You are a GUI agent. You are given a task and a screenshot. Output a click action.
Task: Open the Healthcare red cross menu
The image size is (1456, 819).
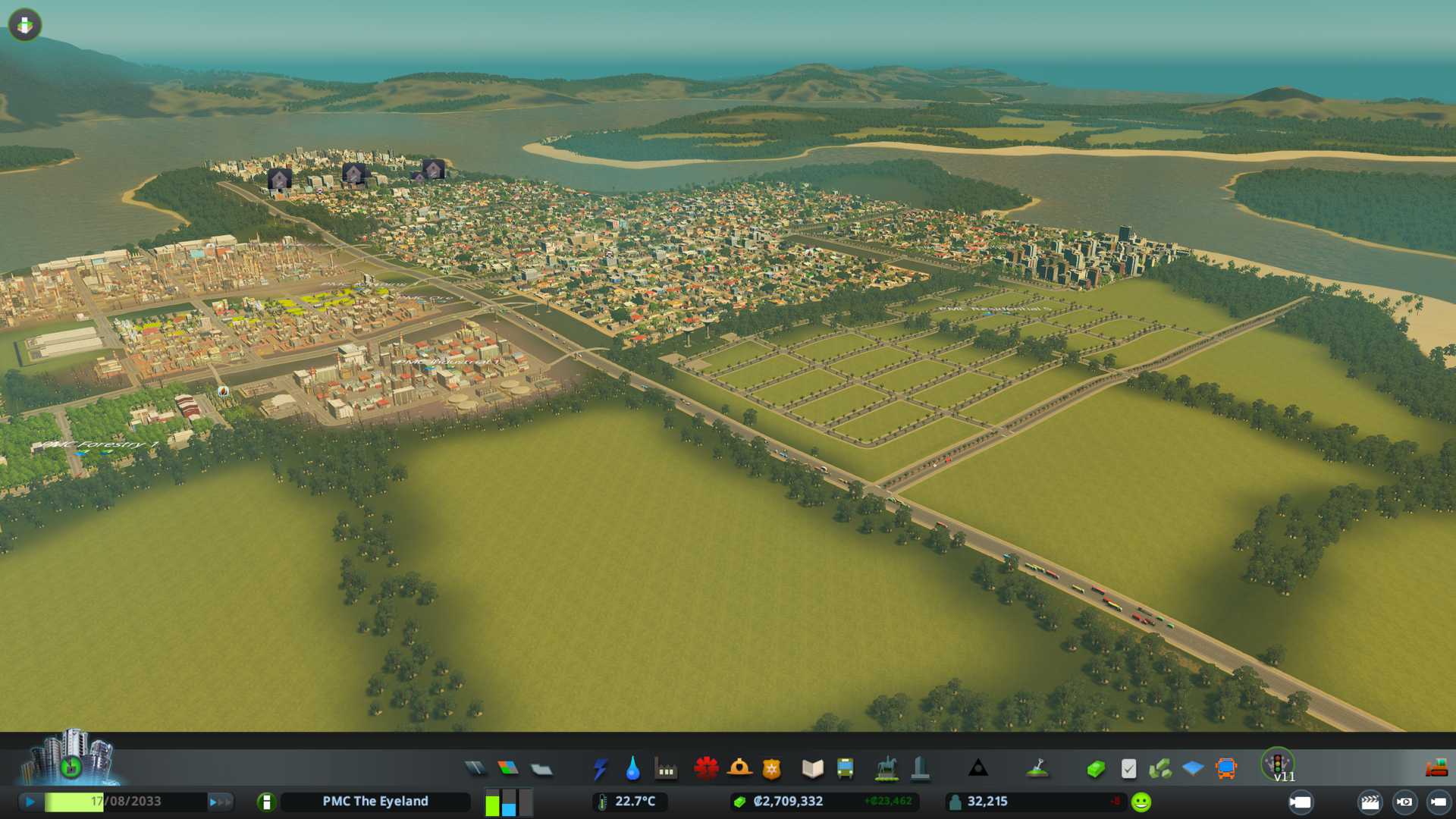point(706,769)
